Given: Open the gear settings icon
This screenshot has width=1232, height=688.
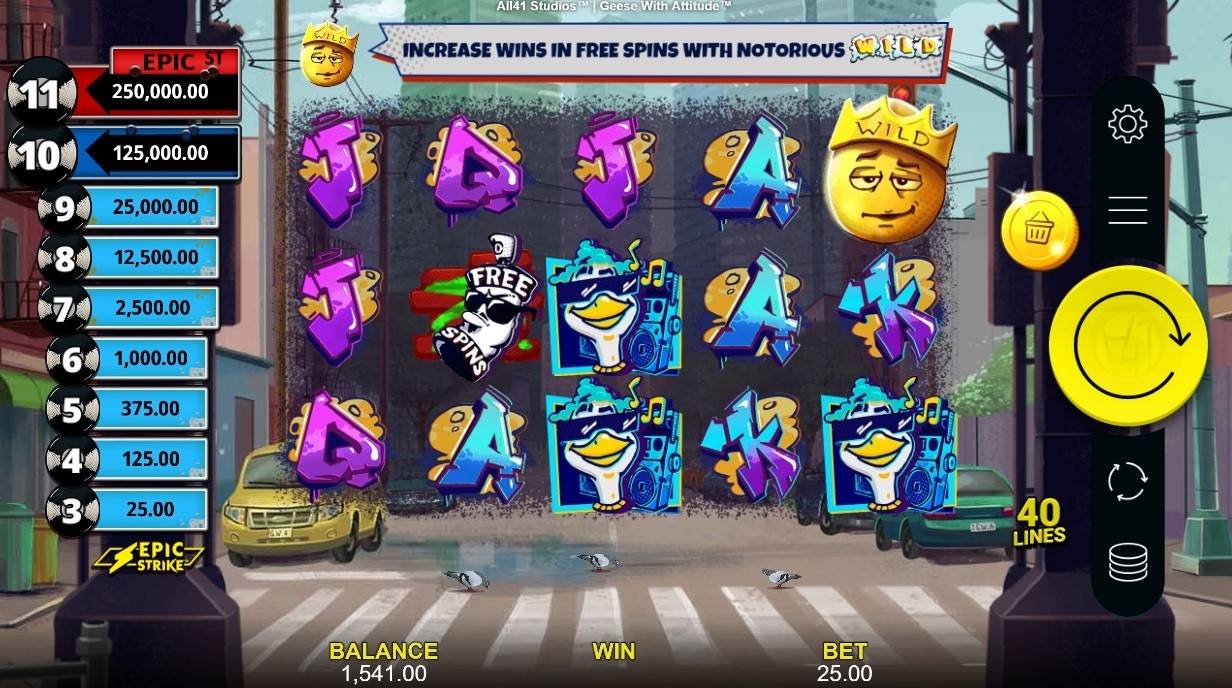Looking at the screenshot, I should (1127, 124).
